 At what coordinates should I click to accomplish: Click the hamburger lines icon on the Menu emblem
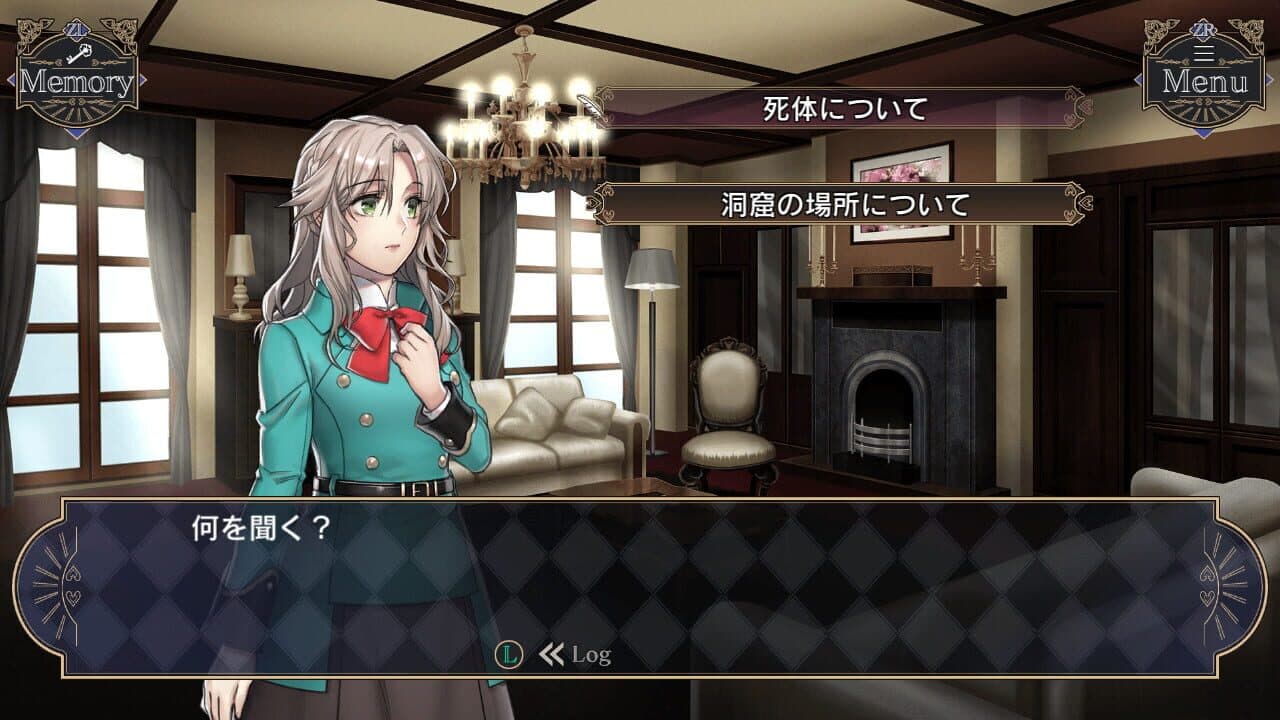click(1202, 51)
